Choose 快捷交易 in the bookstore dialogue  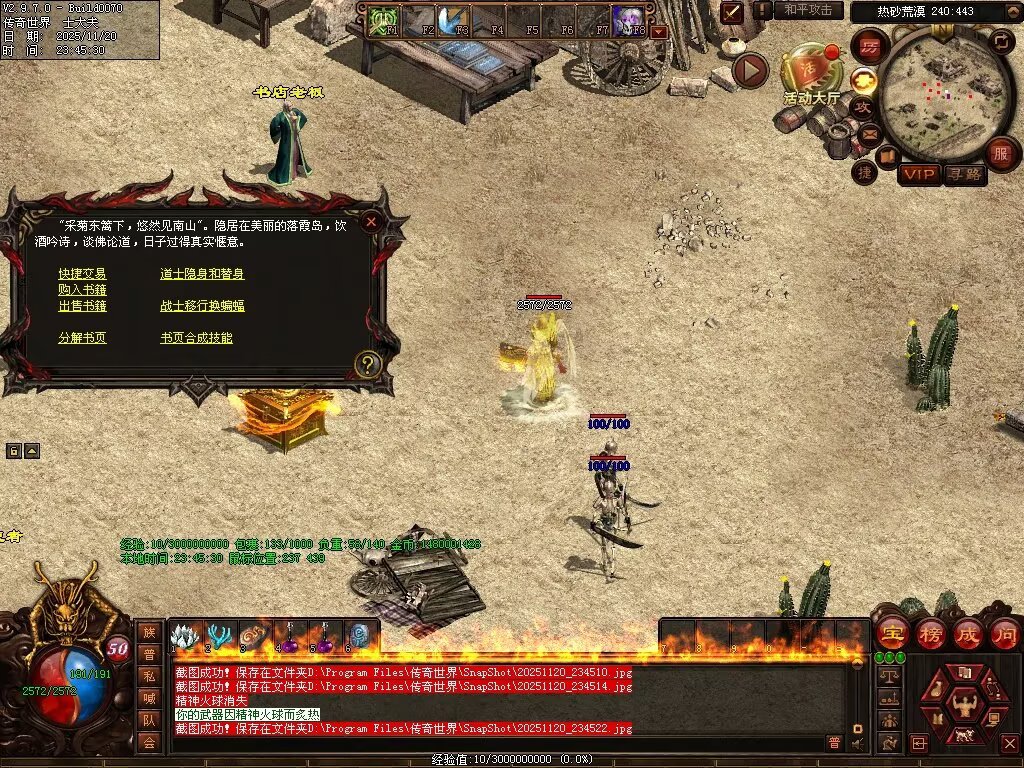(82, 274)
